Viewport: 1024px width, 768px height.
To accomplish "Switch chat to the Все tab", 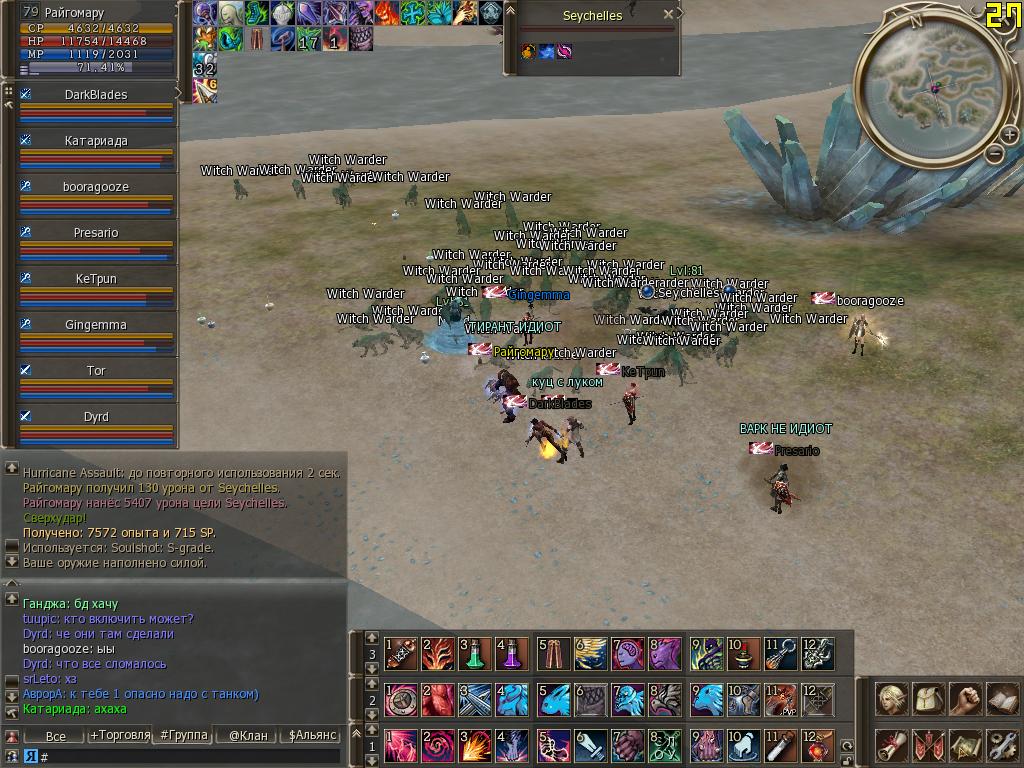I will [x=56, y=736].
